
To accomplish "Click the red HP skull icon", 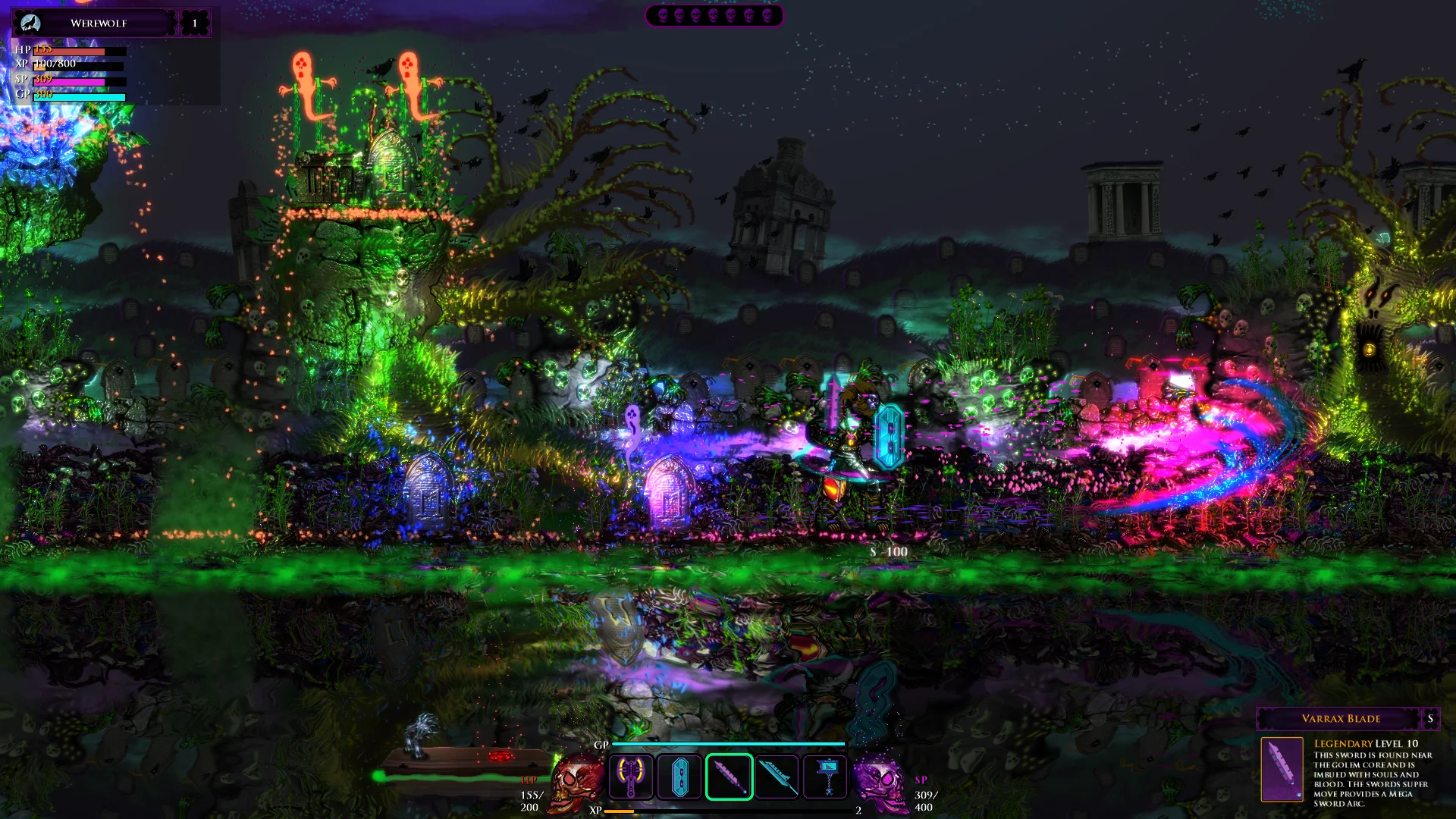I will coord(576,783).
